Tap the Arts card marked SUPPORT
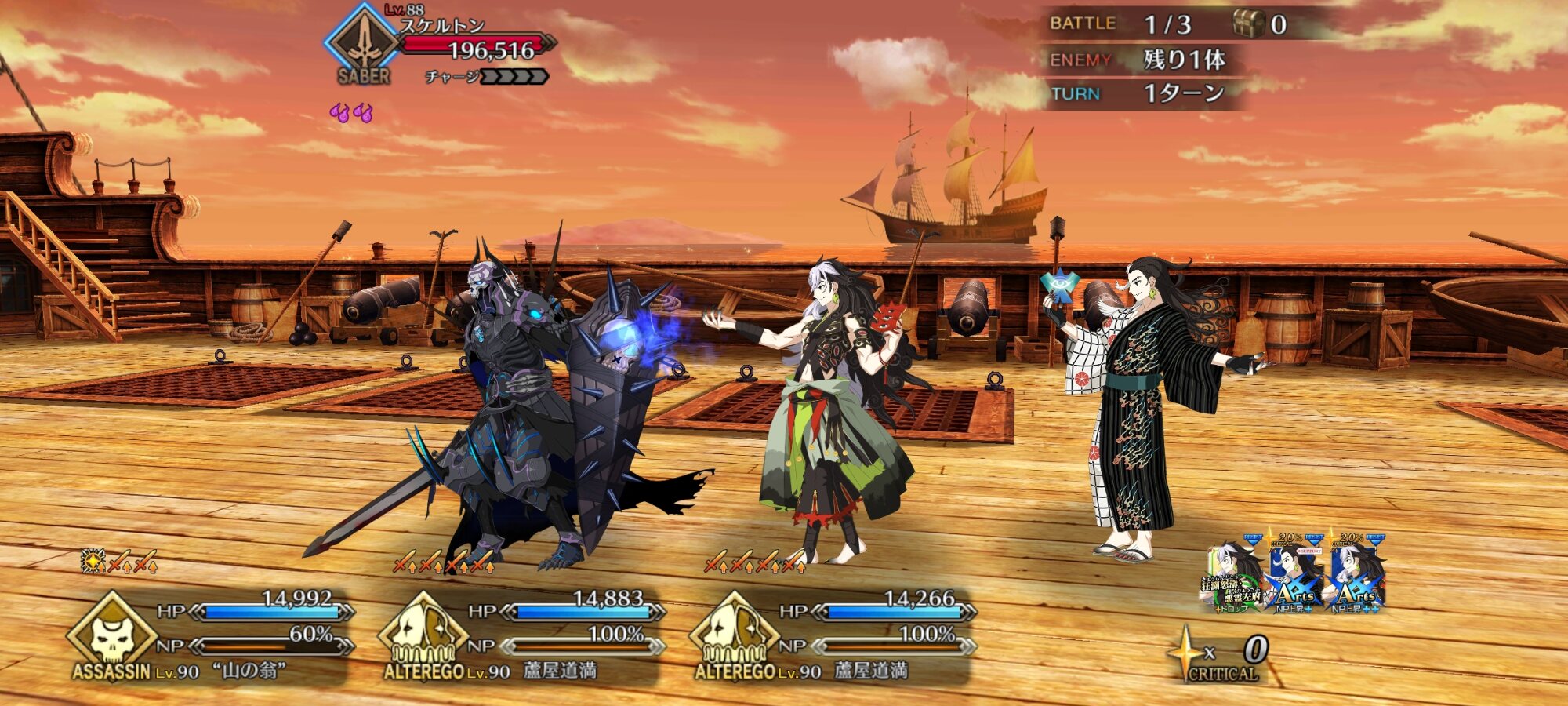1568x706 pixels. (x=1294, y=577)
